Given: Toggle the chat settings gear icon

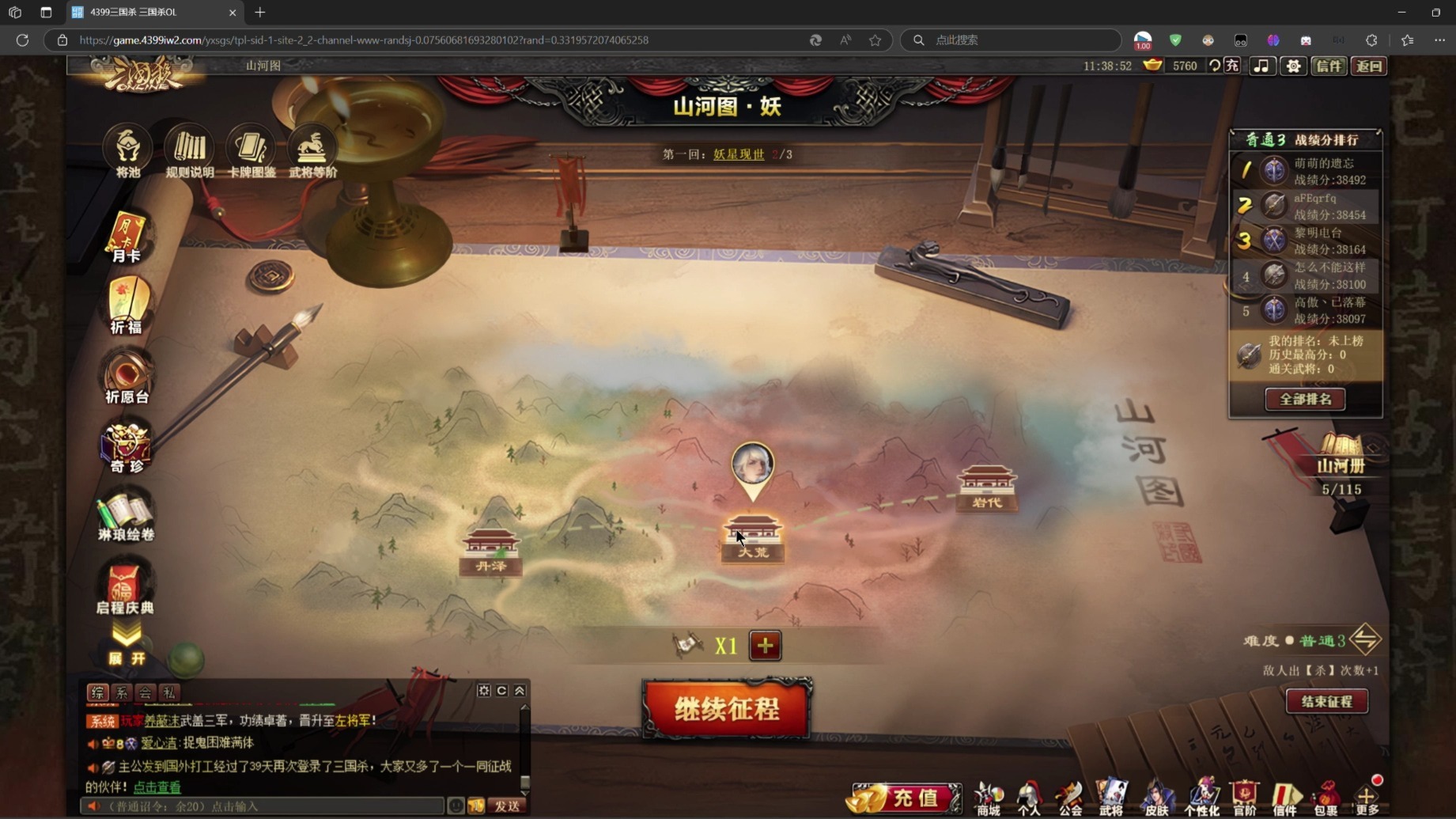Looking at the screenshot, I should tap(484, 690).
